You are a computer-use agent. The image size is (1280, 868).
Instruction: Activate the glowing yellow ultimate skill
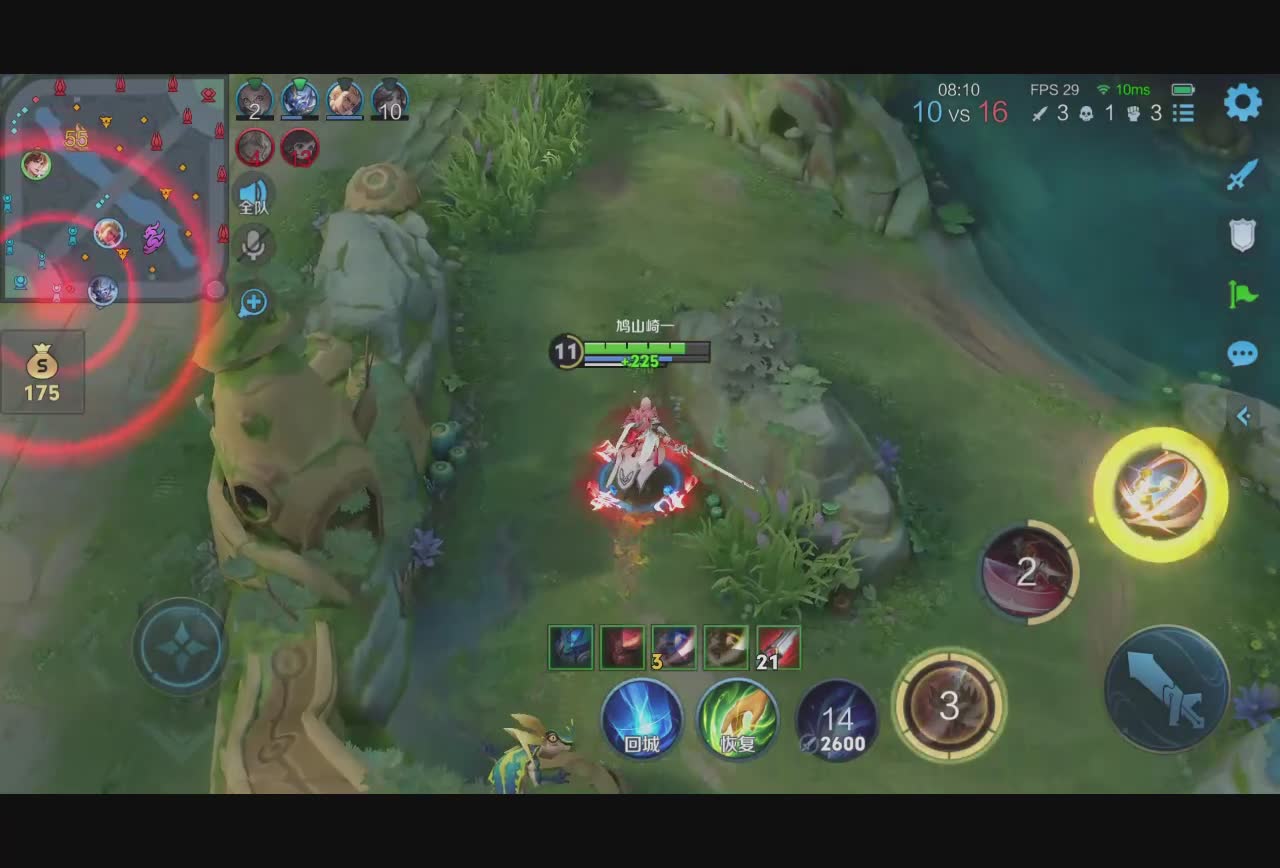[1160, 495]
